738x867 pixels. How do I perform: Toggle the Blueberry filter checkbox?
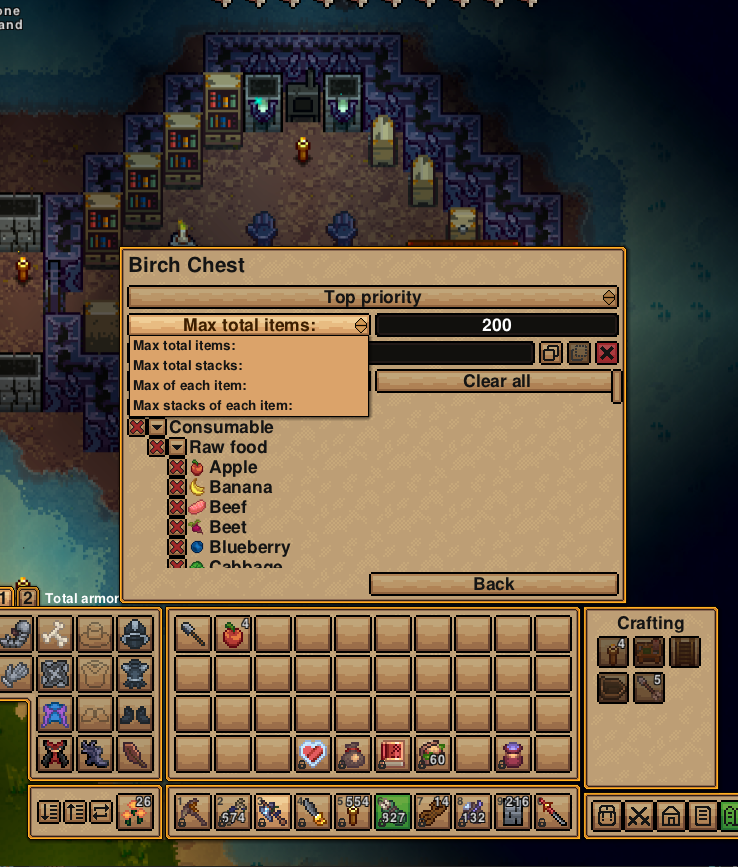click(x=177, y=547)
